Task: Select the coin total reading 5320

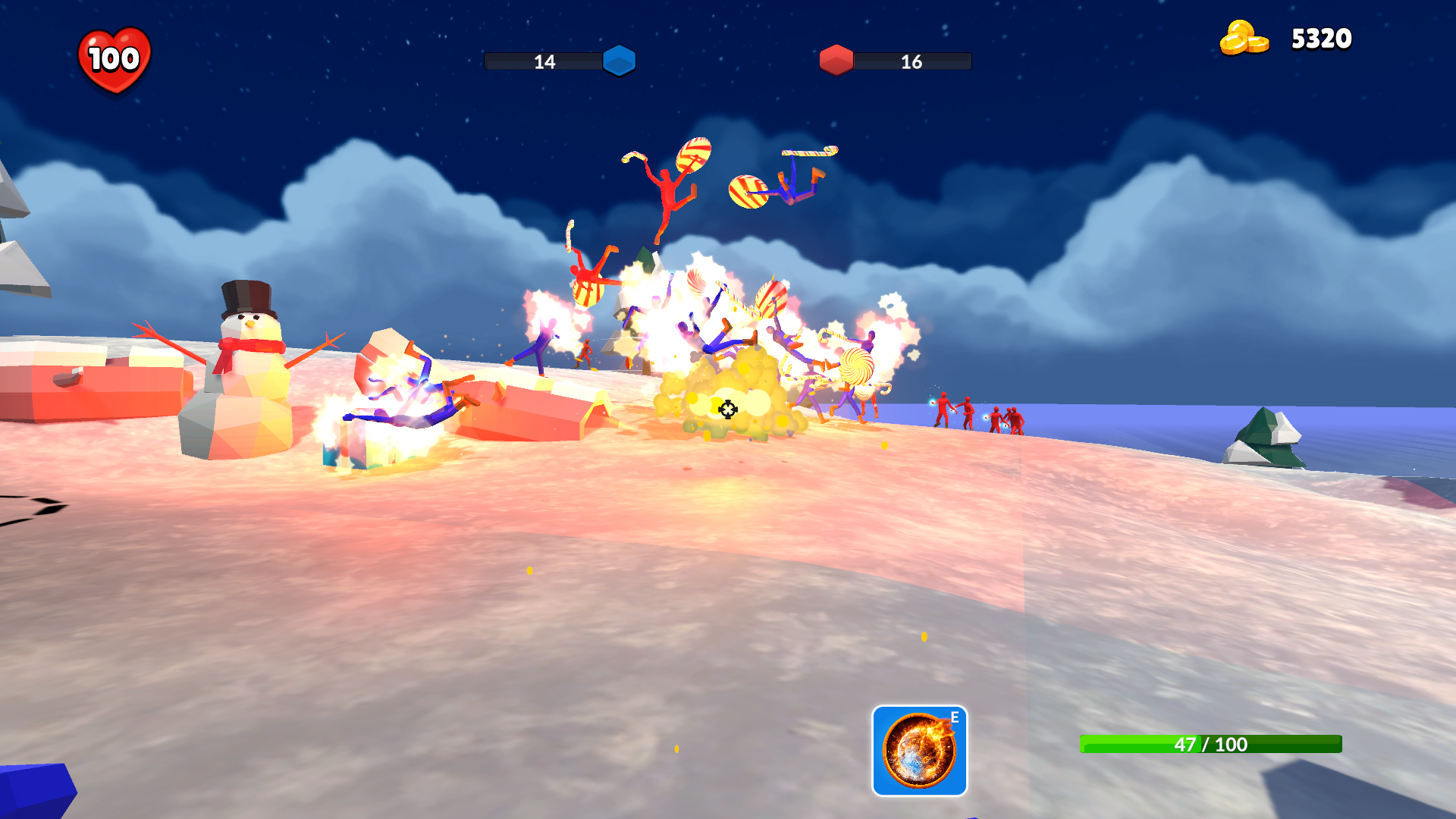Action: 1321,38
